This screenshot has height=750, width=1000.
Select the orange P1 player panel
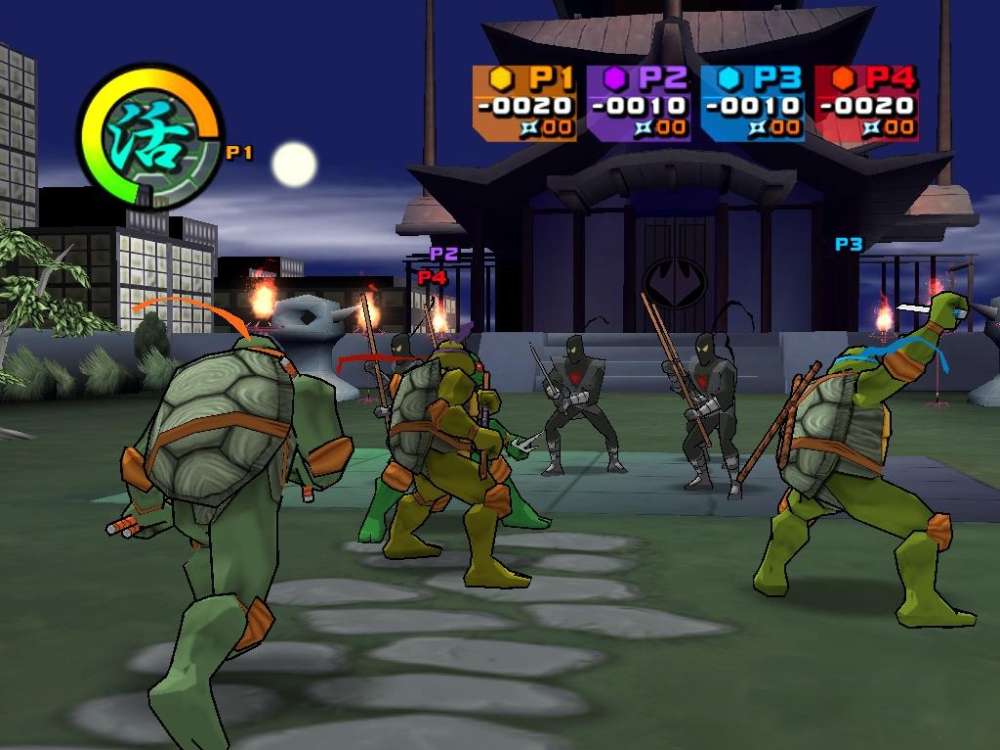pyautogui.click(x=524, y=102)
